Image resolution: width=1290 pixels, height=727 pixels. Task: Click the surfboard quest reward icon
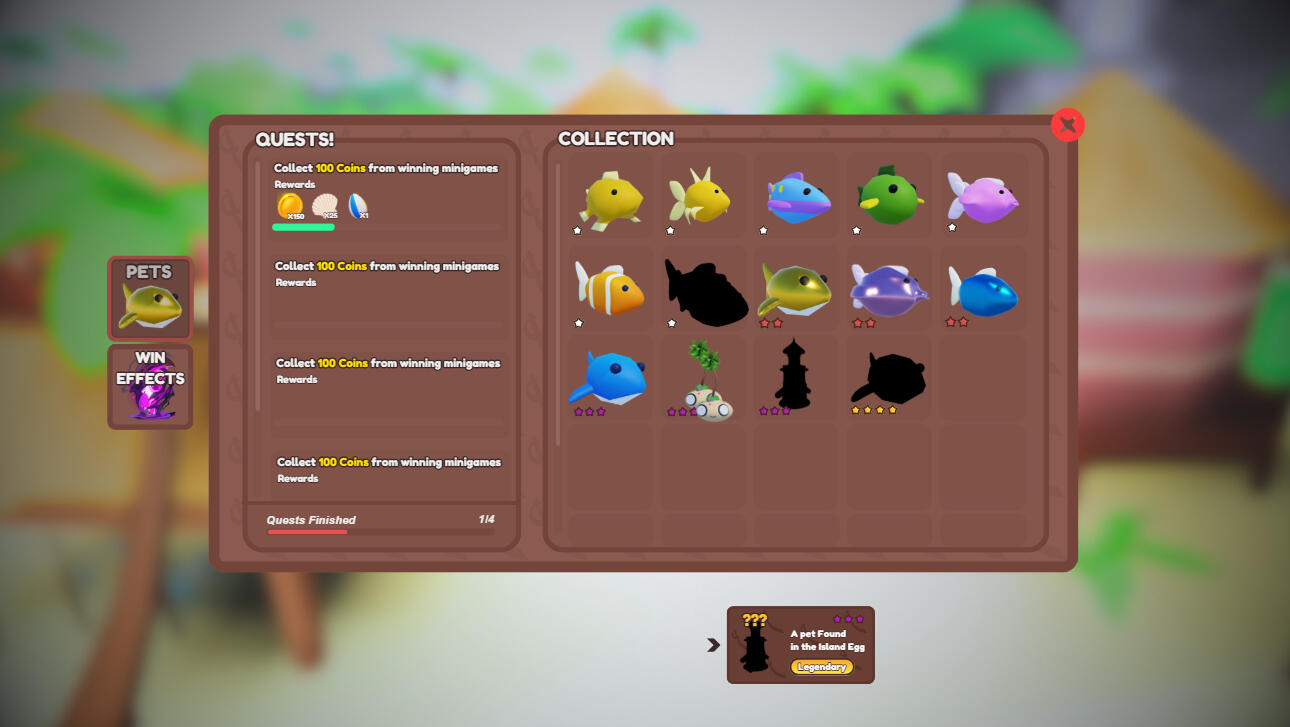click(x=357, y=206)
